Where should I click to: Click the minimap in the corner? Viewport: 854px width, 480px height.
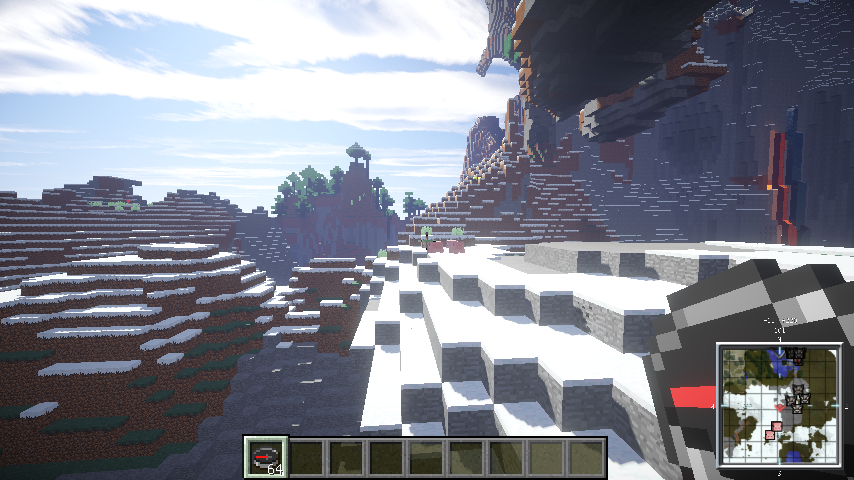tap(778, 405)
